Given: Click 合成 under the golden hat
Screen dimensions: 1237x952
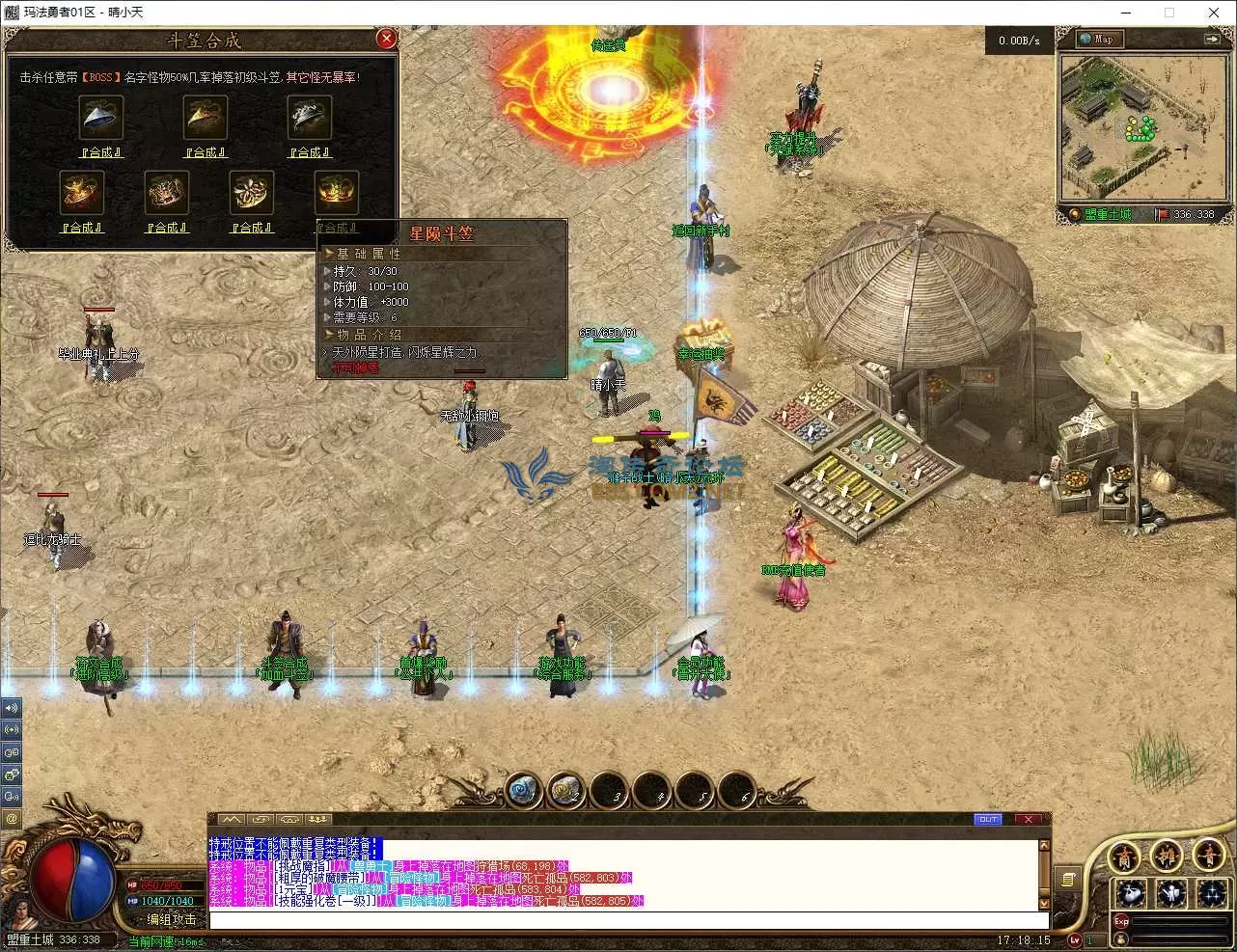Looking at the screenshot, I should point(206,152).
